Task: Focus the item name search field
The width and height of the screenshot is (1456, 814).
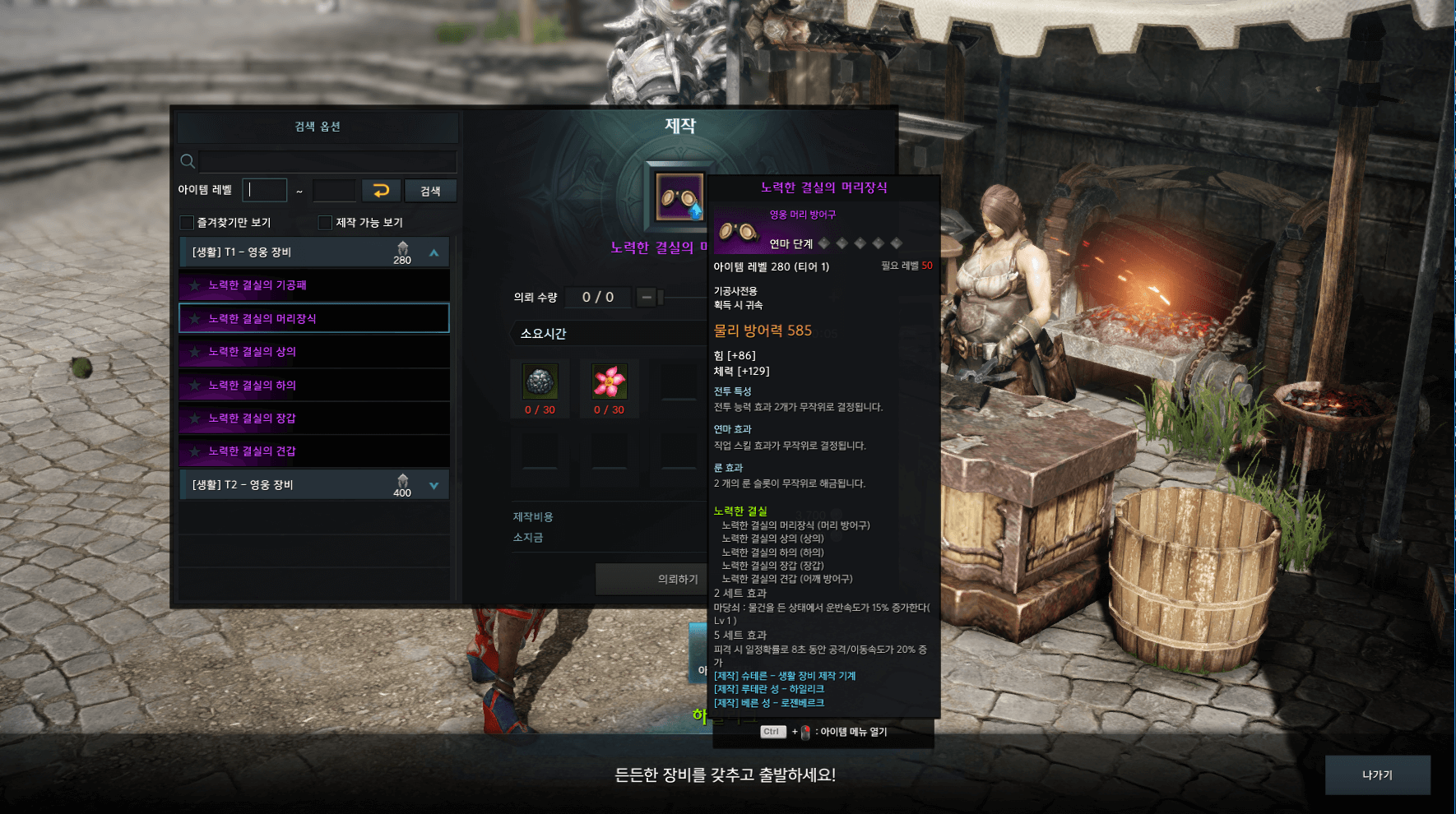Action: click(x=327, y=161)
